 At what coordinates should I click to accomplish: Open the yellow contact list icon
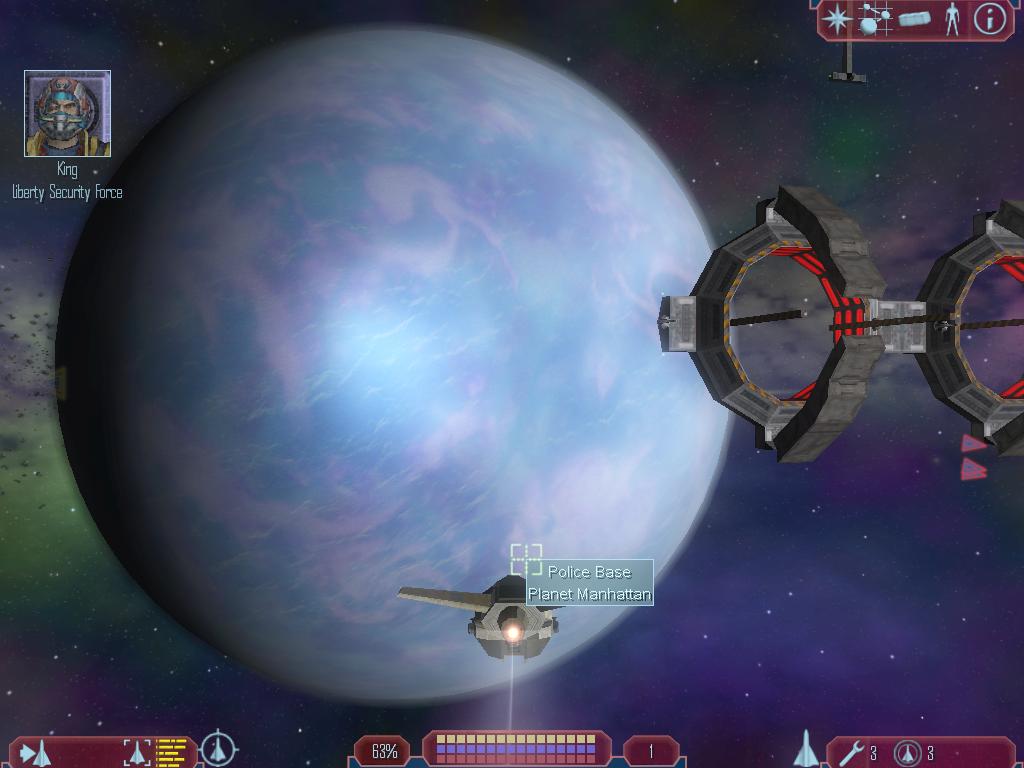(172, 752)
